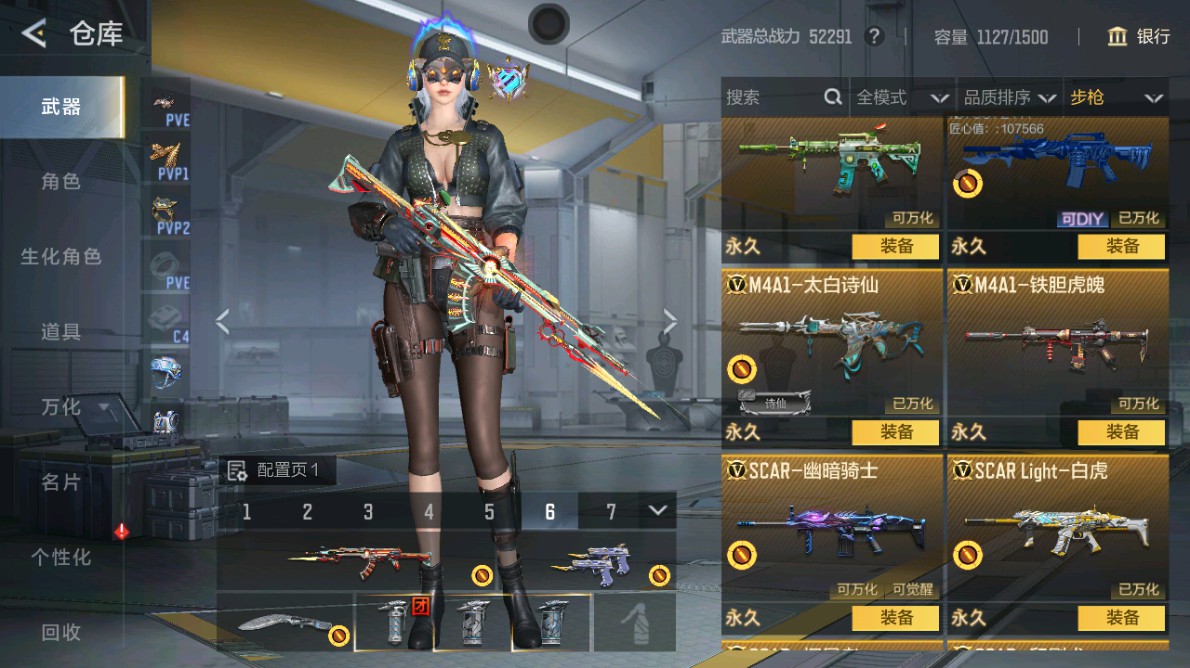The height and width of the screenshot is (668, 1190).
Task: Expand the 步枪 weapon type dropdown
Action: pyautogui.click(x=1115, y=97)
